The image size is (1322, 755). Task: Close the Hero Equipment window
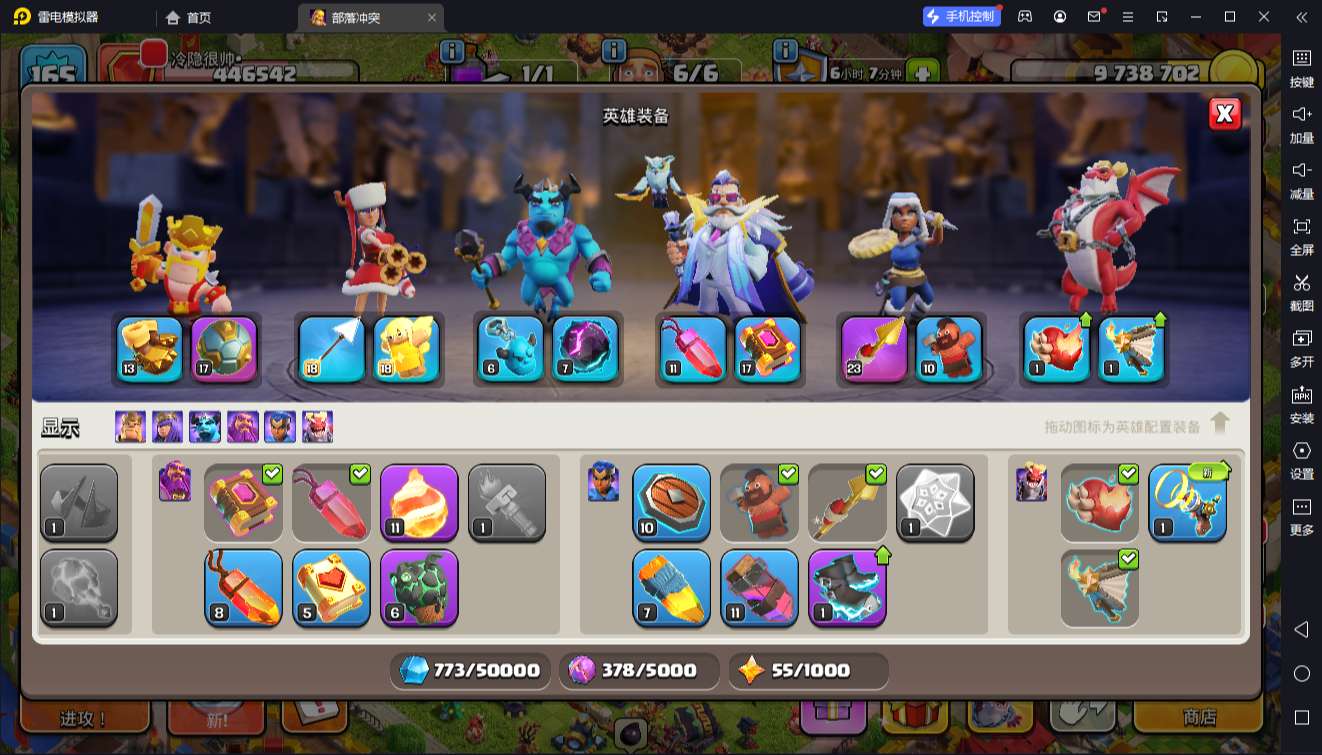tap(1224, 114)
